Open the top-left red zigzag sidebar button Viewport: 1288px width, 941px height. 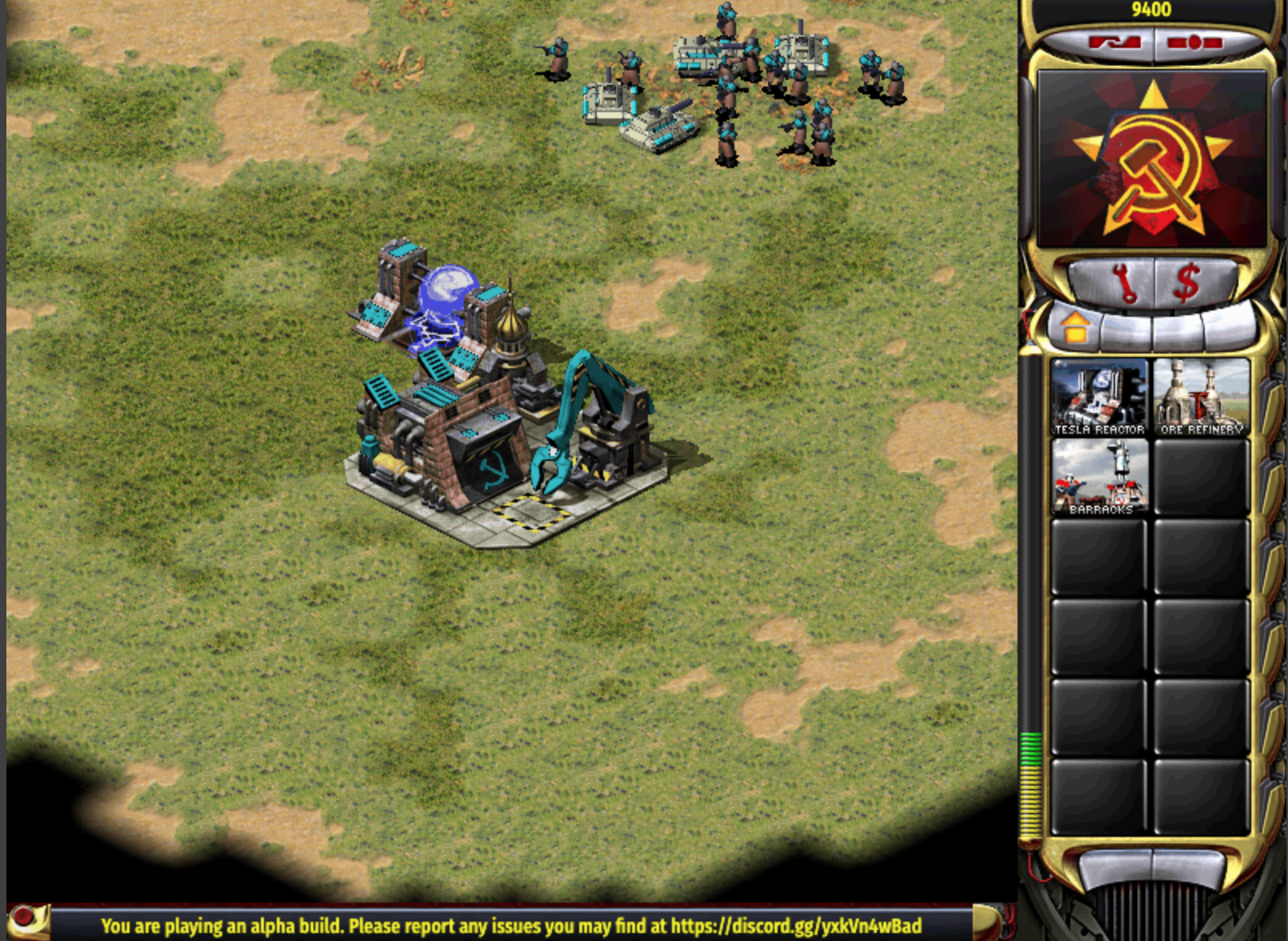pyautogui.click(x=1113, y=42)
